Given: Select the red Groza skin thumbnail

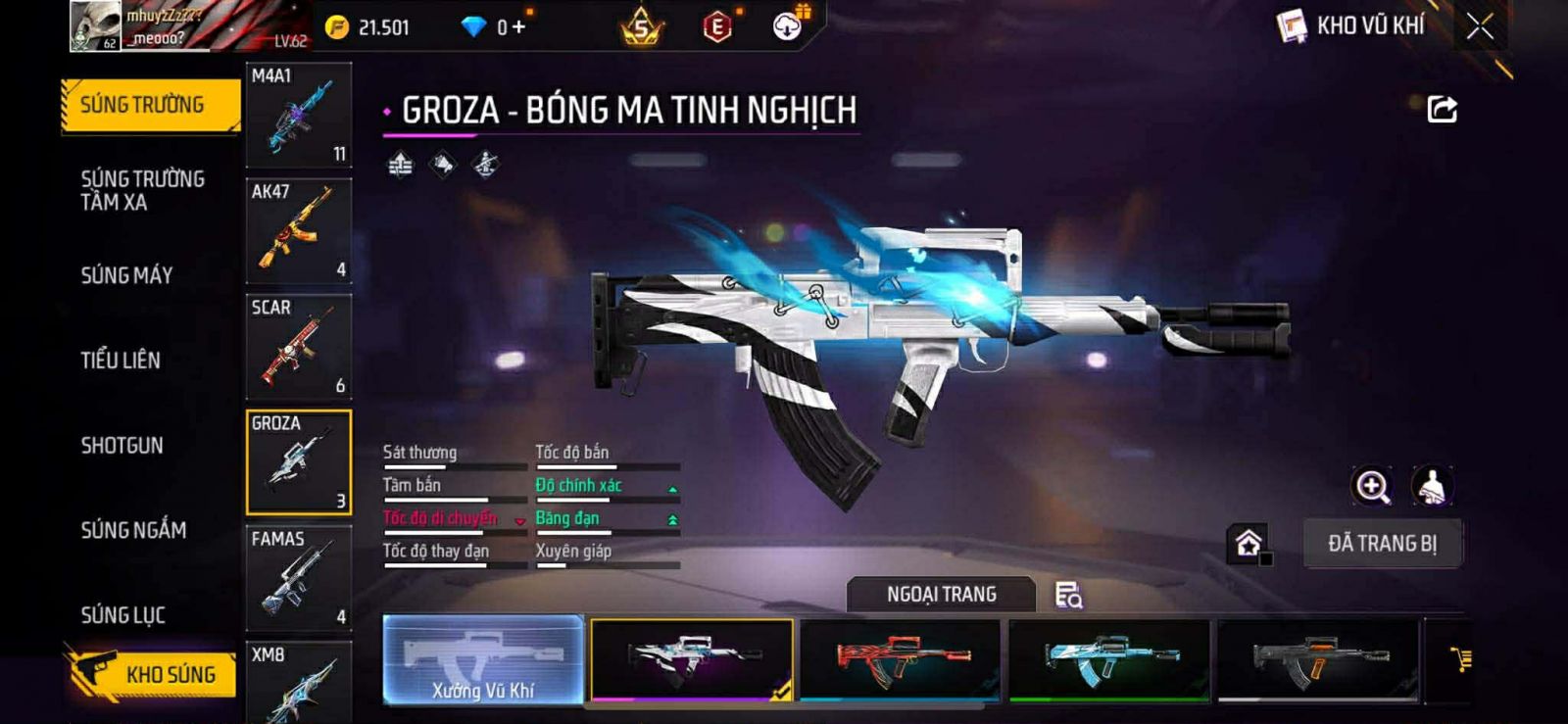Looking at the screenshot, I should tap(900, 659).
